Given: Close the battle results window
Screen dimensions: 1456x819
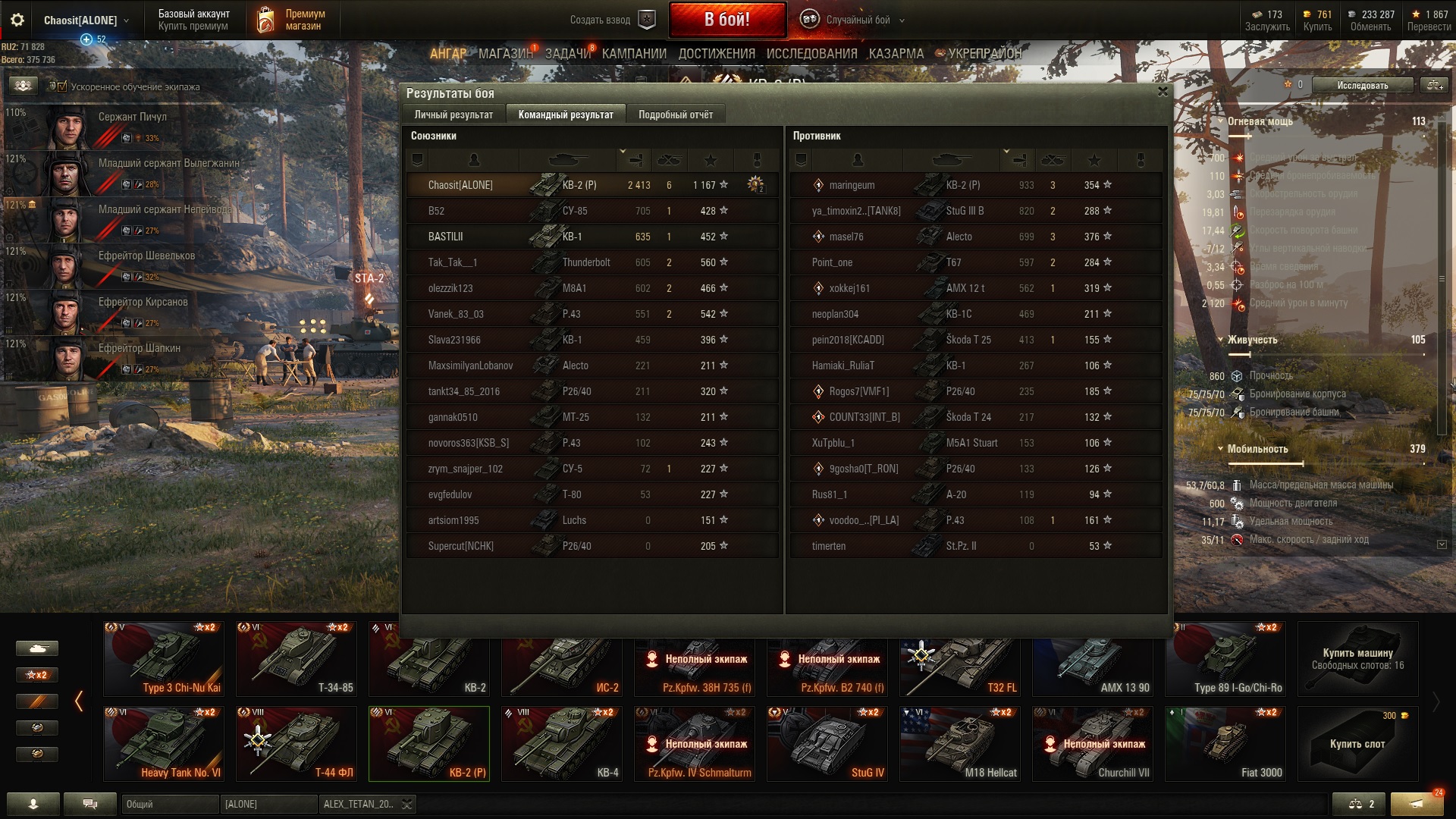Looking at the screenshot, I should point(1163,93).
